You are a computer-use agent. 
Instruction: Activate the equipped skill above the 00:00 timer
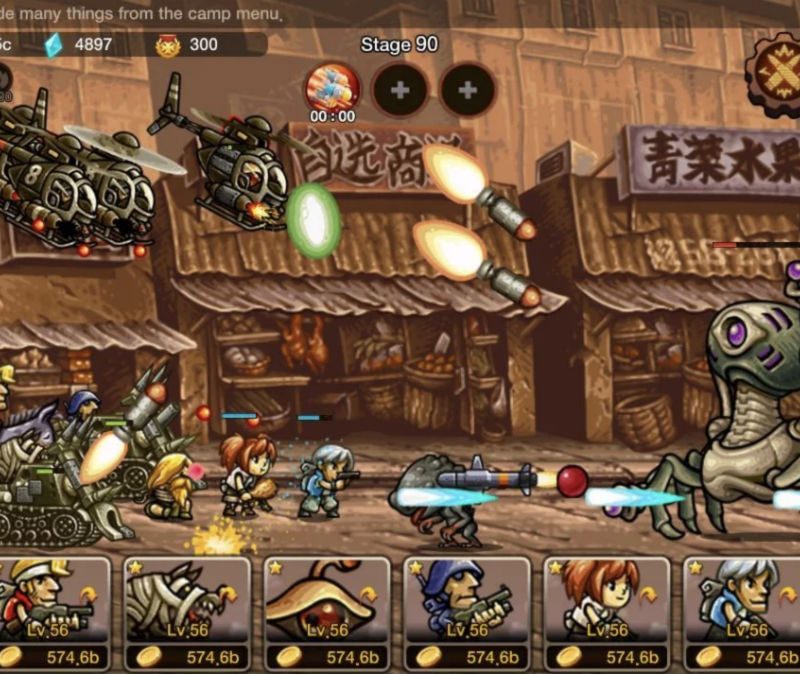tap(332, 87)
